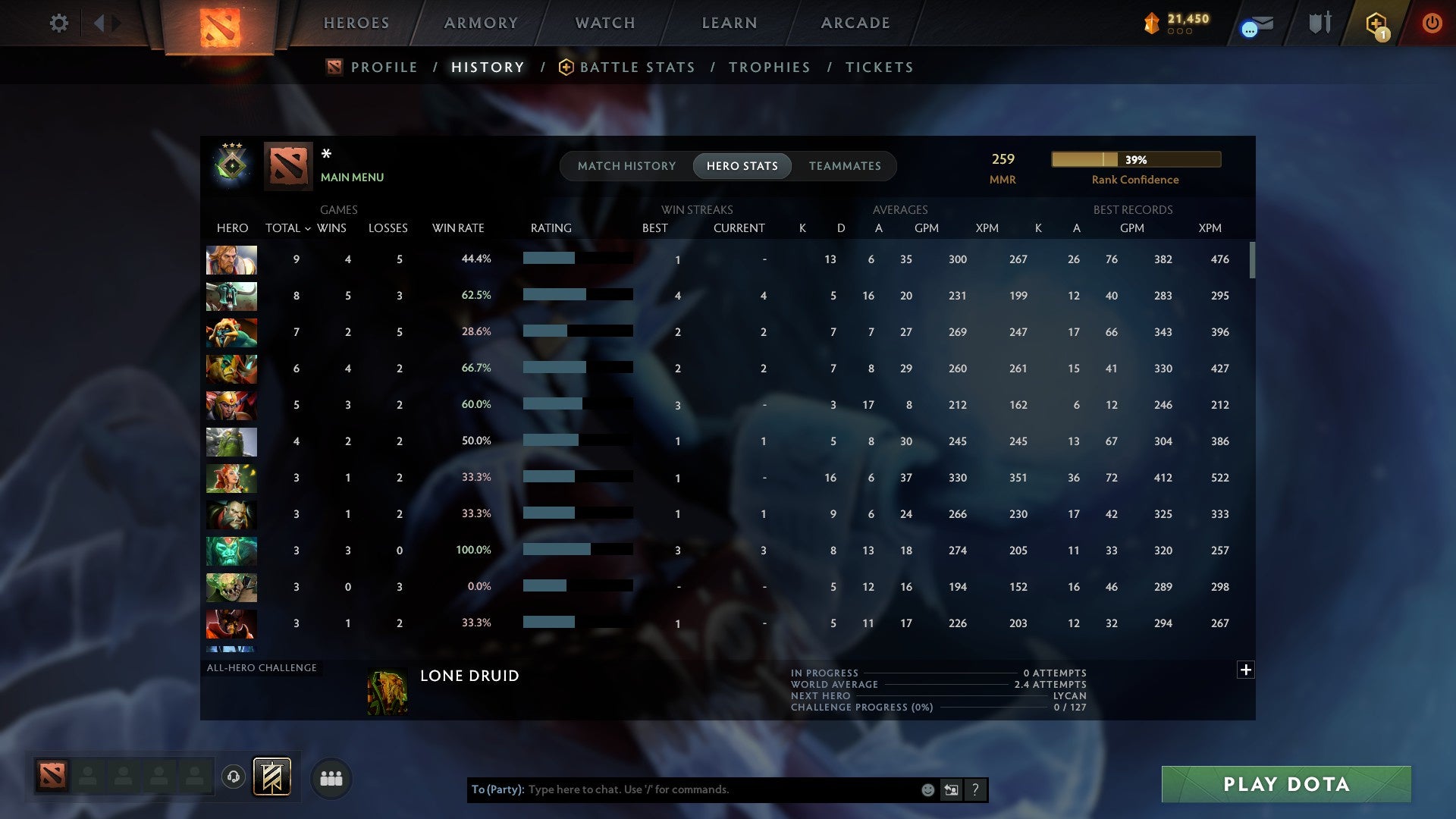Toggle the party voice chat headset icon

click(x=233, y=777)
